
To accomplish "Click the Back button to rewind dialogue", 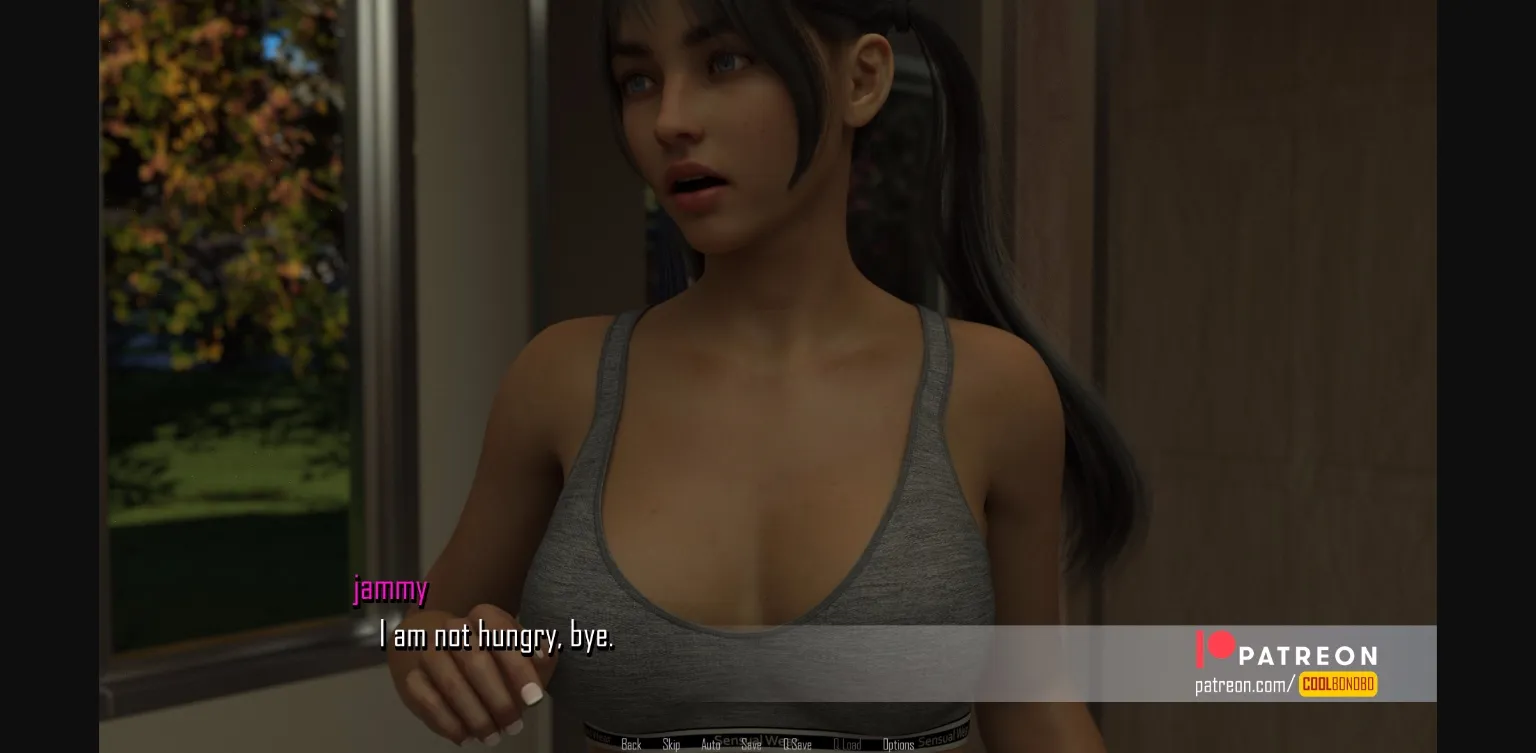I will click(631, 745).
